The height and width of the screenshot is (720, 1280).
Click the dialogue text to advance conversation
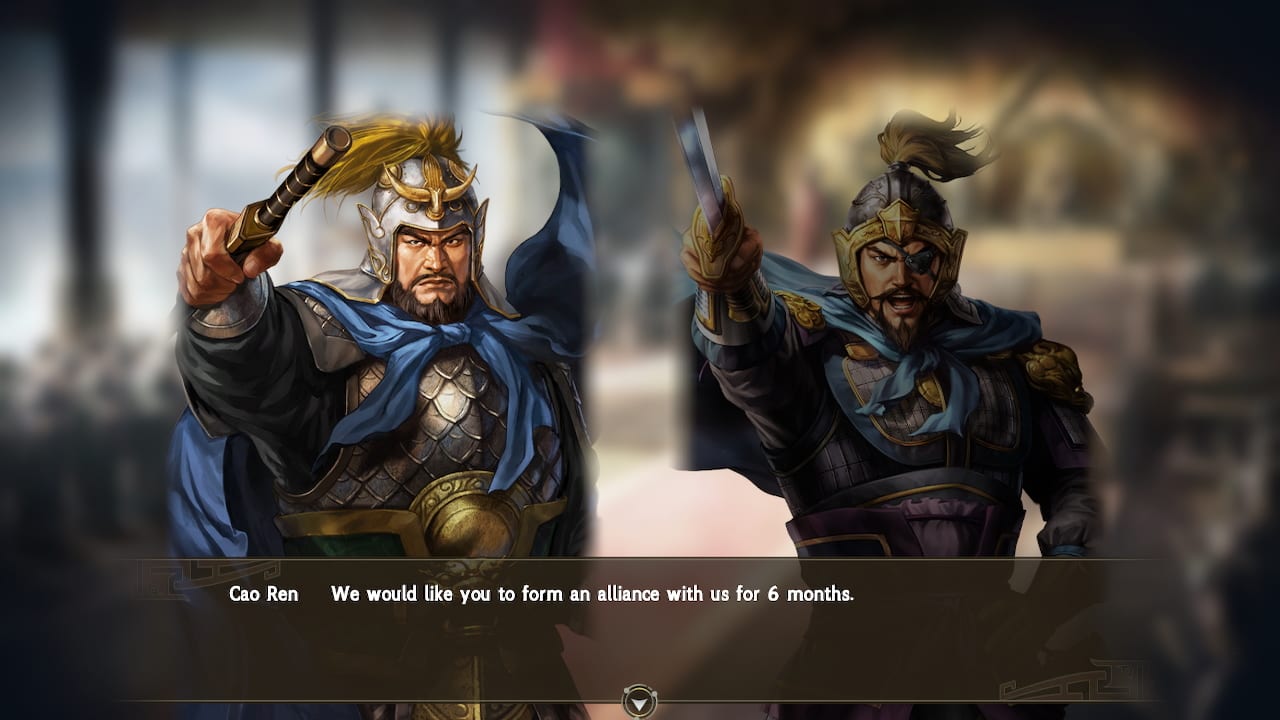[x=594, y=592]
